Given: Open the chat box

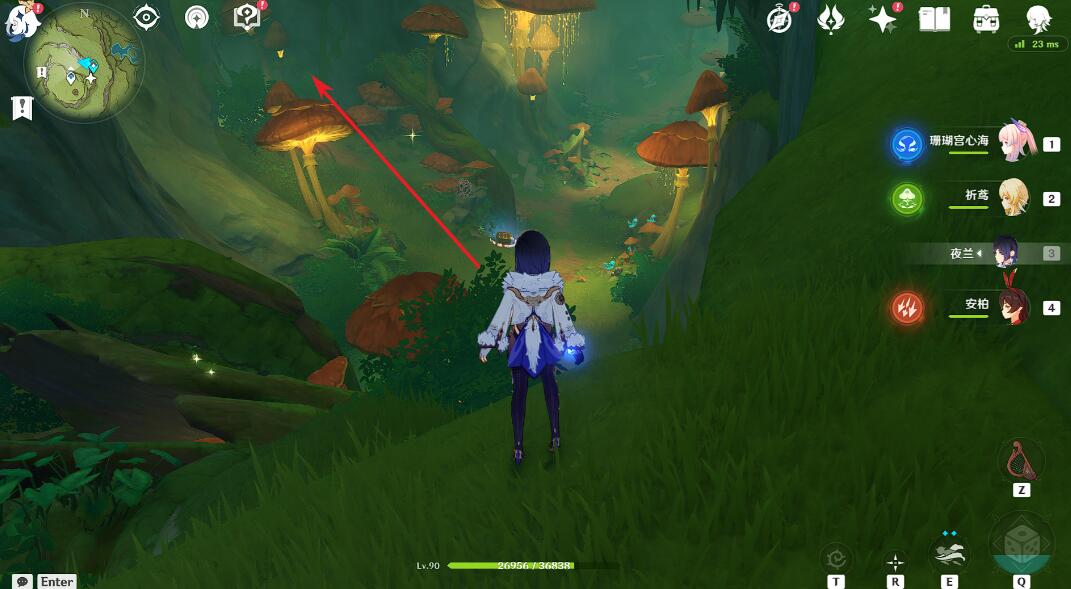Looking at the screenshot, I should pyautogui.click(x=21, y=581).
